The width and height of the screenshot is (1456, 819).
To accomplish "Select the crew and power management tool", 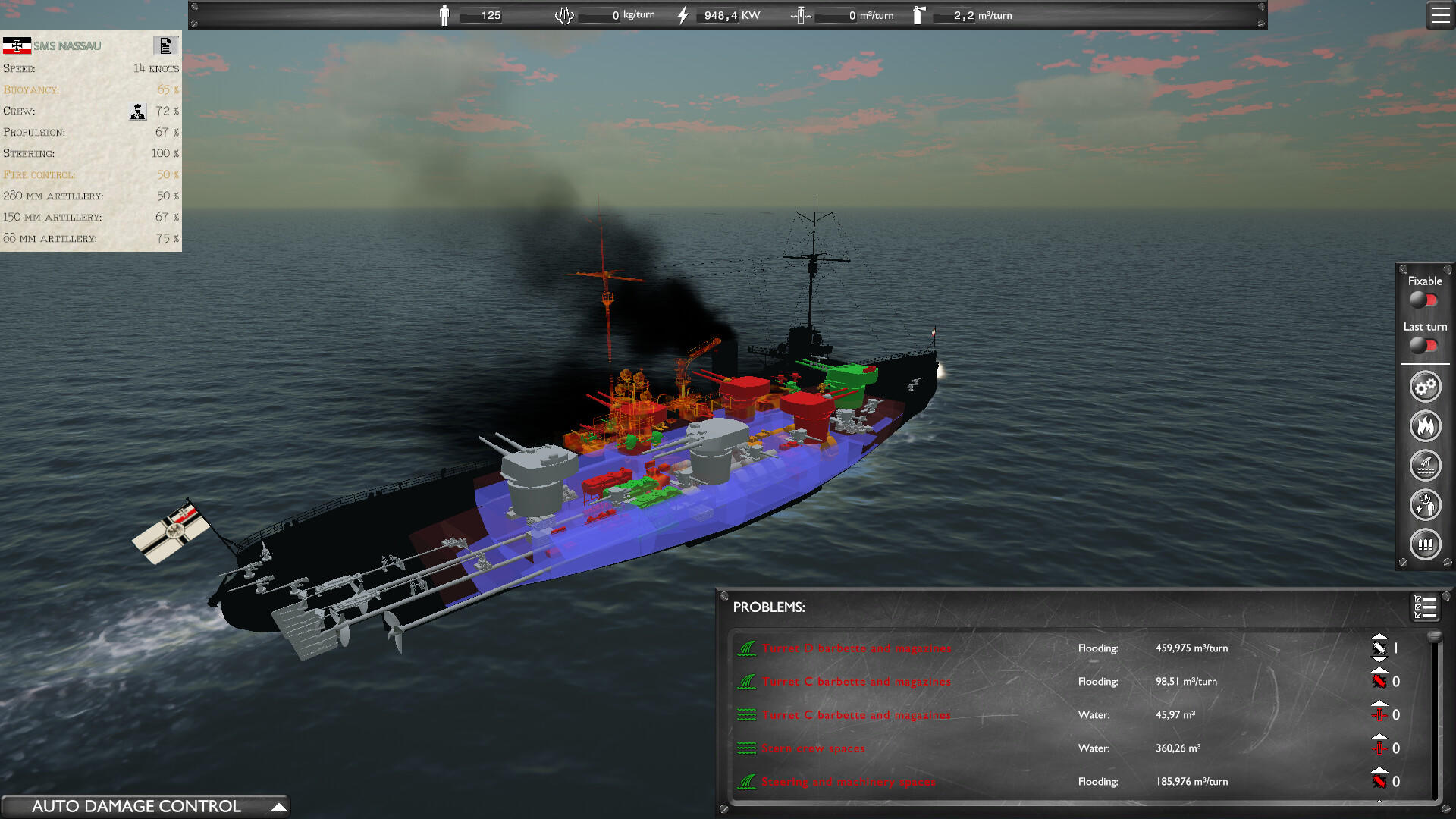I will [1425, 505].
